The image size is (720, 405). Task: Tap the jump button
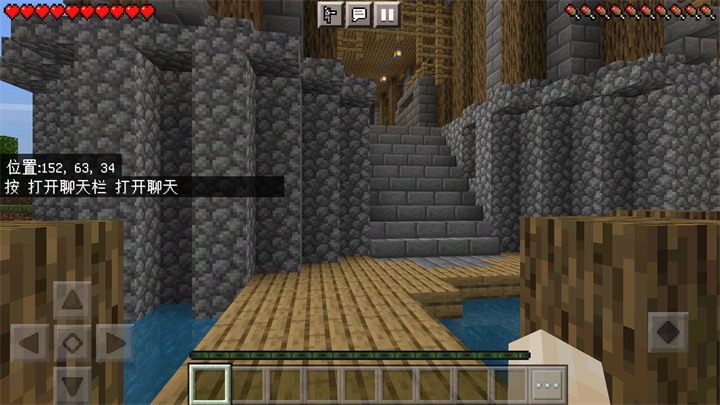pos(667,332)
